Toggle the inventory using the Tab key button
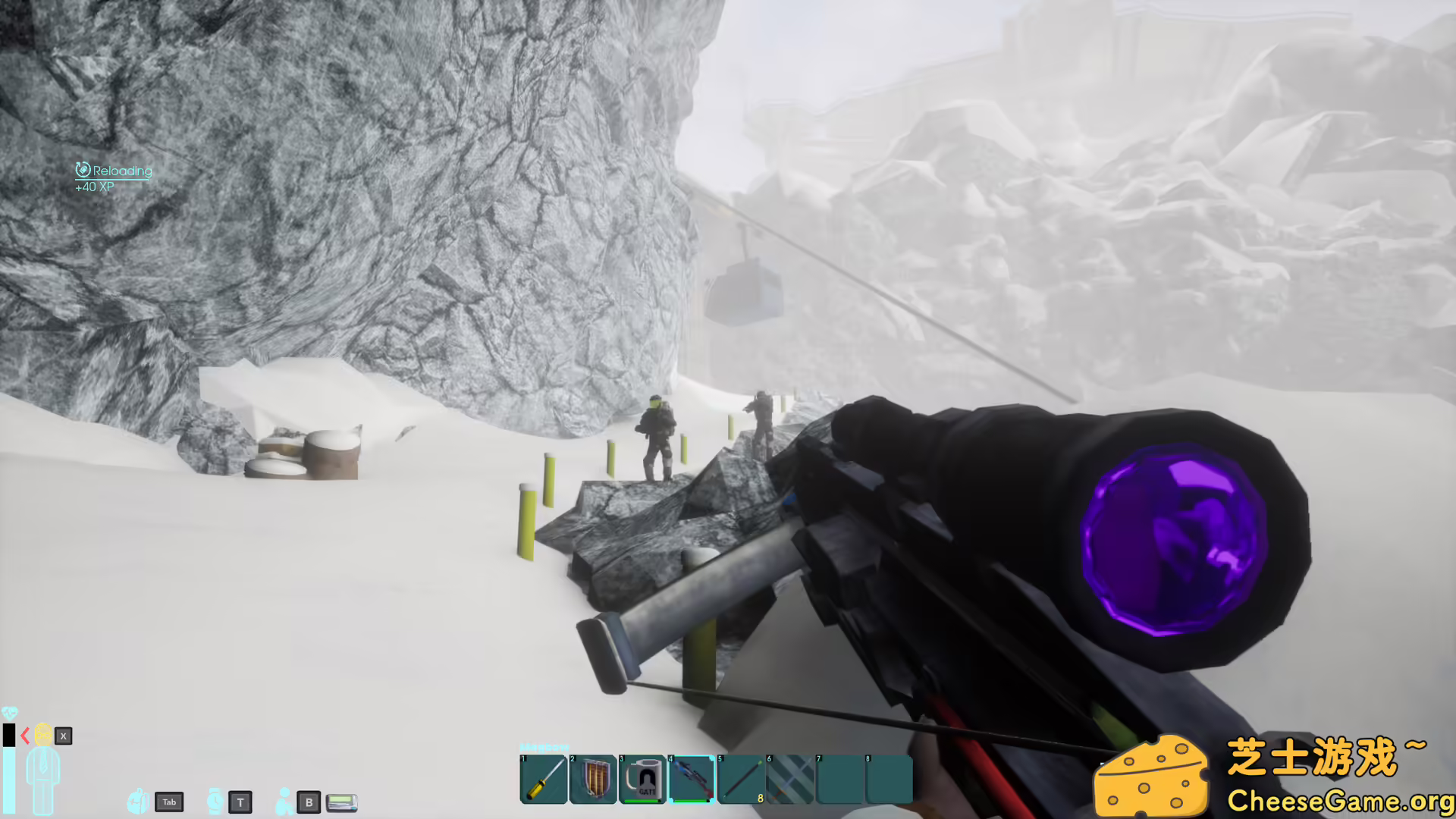 (169, 802)
